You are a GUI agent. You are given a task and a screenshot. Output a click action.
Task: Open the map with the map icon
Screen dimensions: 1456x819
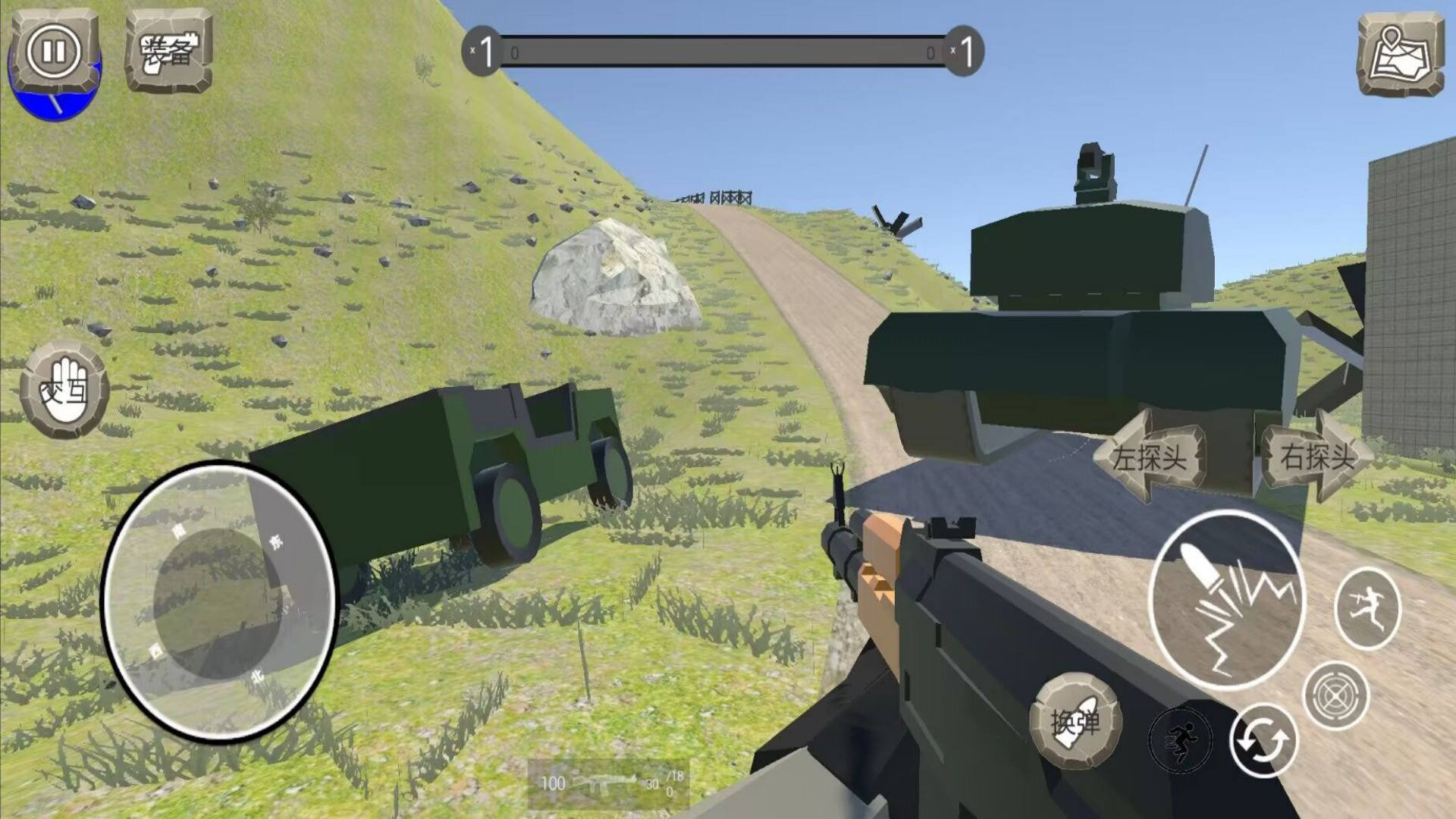click(1400, 54)
